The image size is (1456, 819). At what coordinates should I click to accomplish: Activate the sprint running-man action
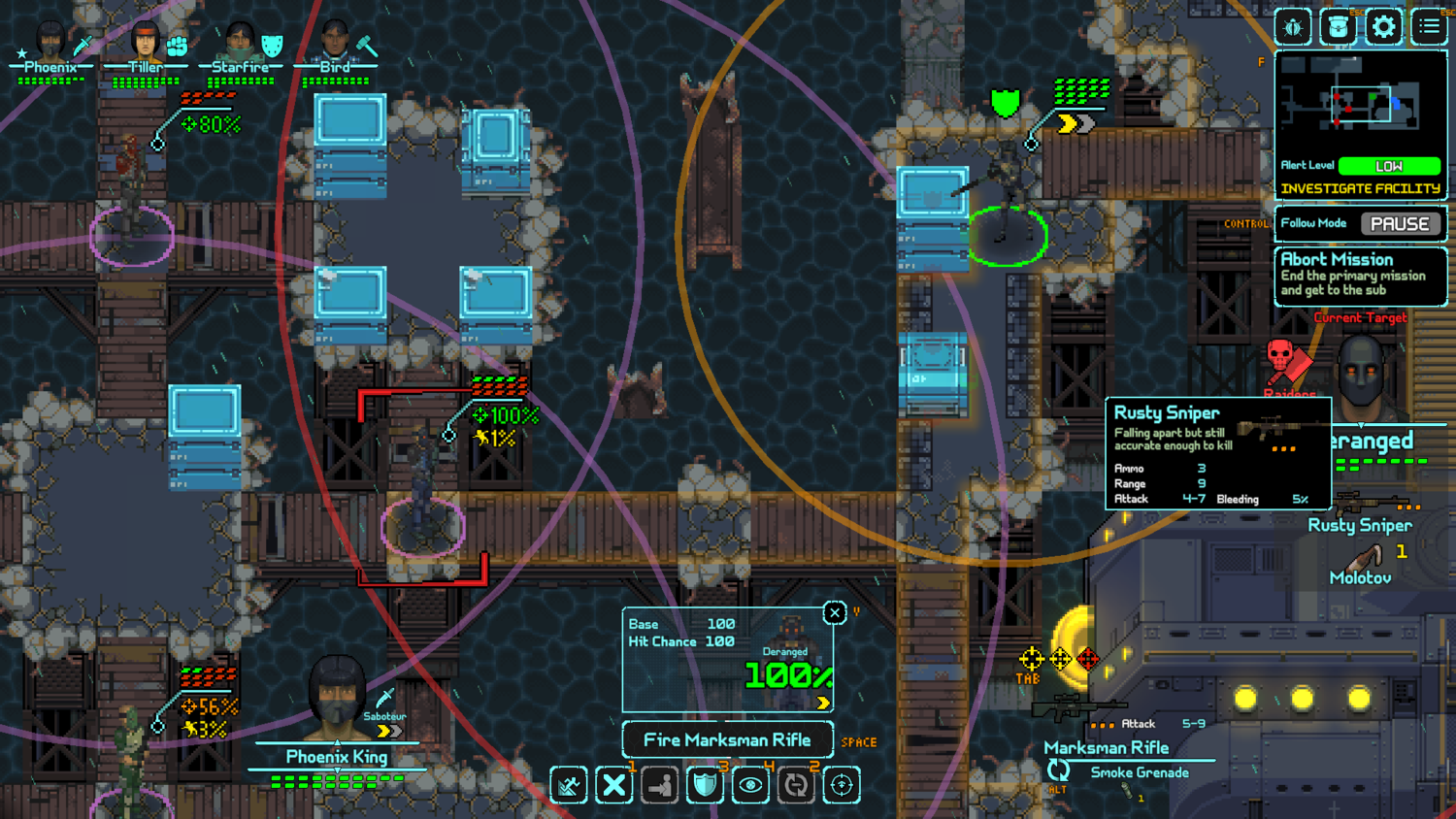(569, 785)
